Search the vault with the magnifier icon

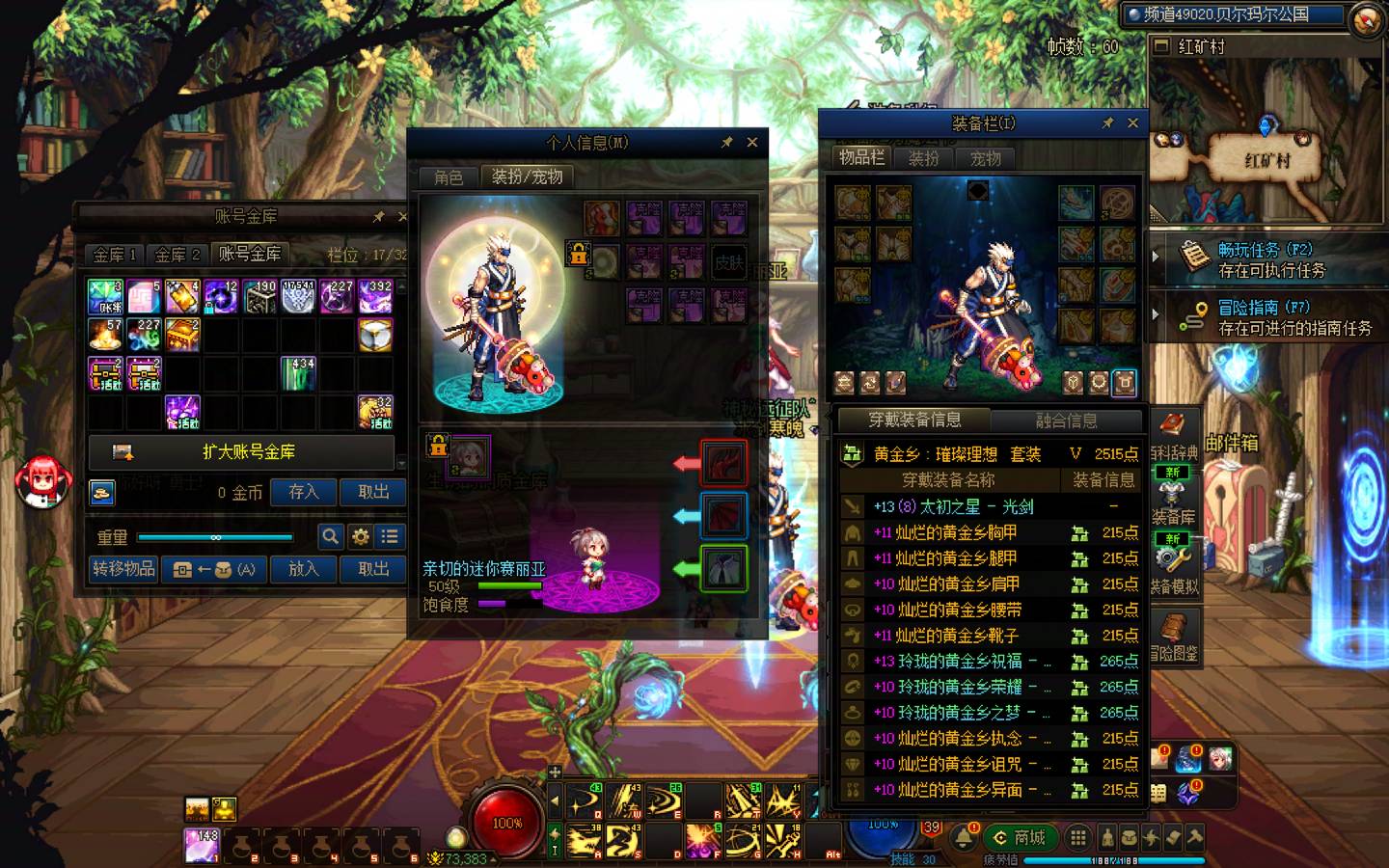(x=330, y=536)
